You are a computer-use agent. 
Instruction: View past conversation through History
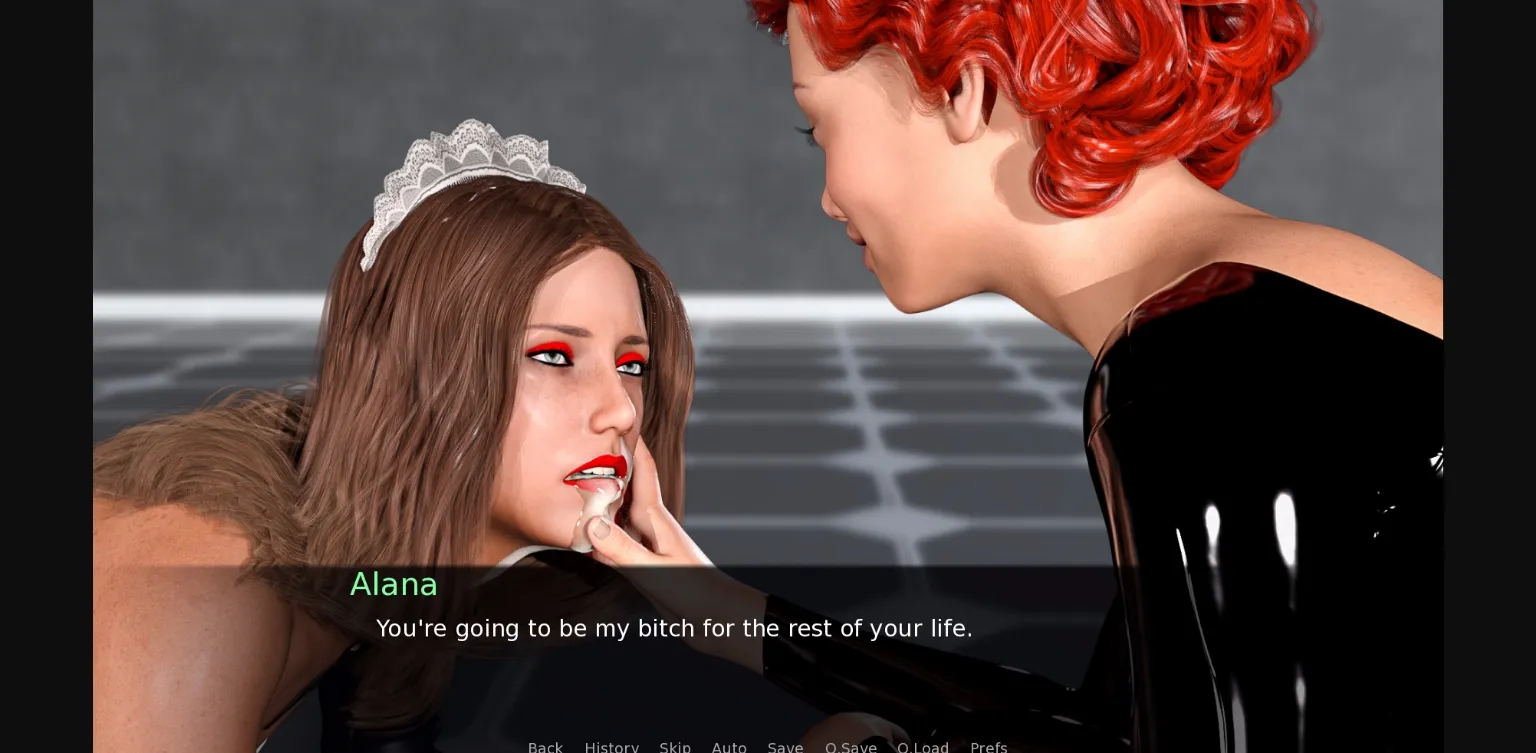[x=612, y=747]
